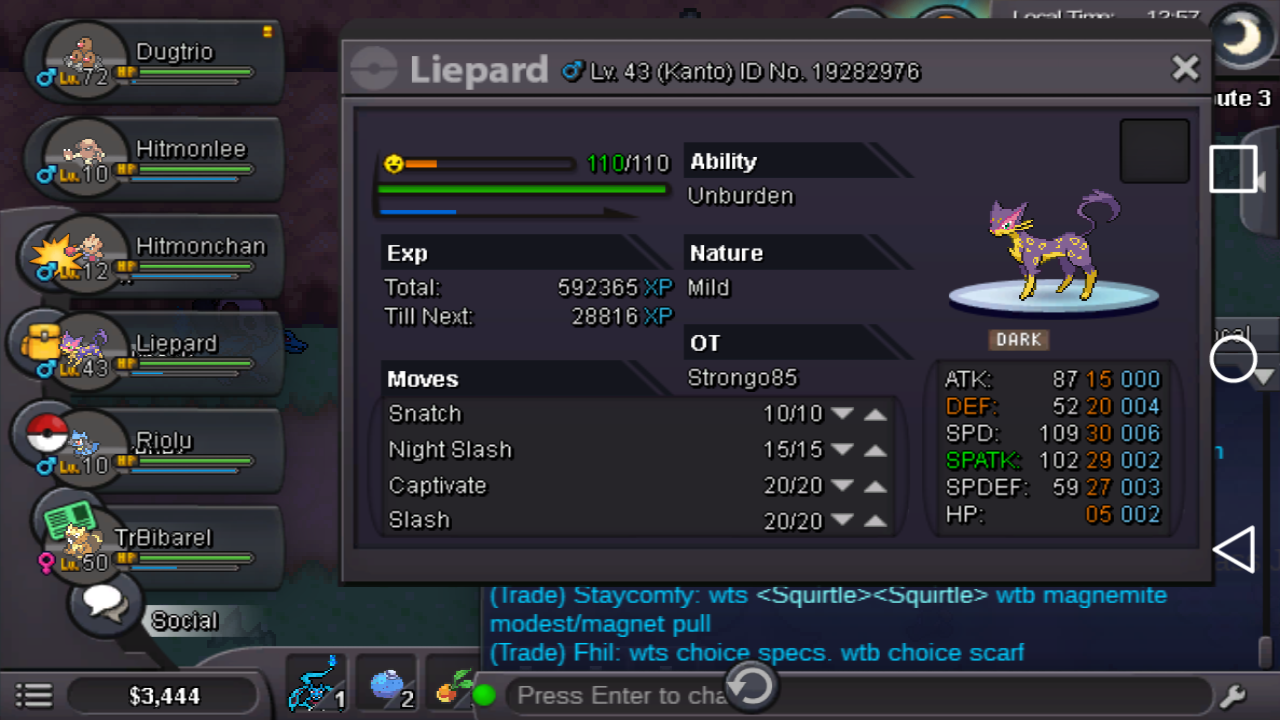Viewport: 1280px width, 720px height.
Task: Move Slash up in move order
Action: click(x=875, y=521)
